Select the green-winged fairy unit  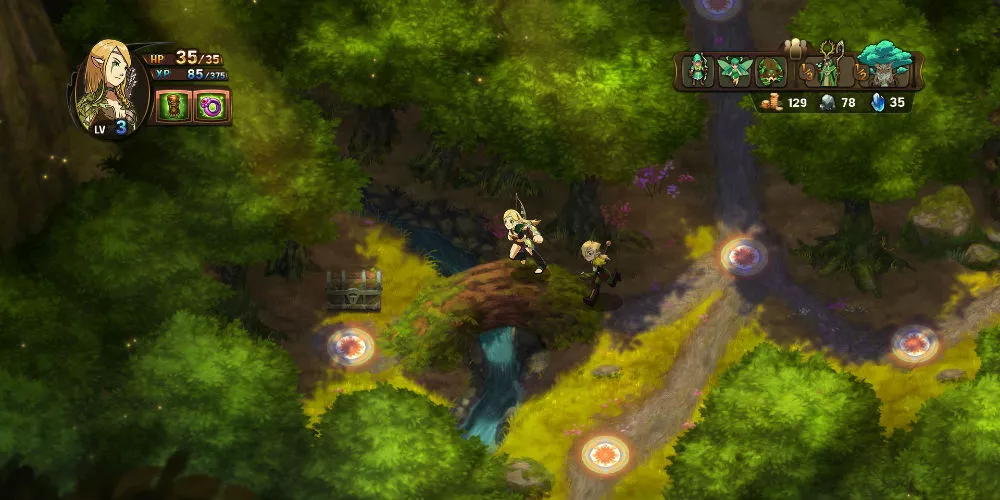[733, 72]
